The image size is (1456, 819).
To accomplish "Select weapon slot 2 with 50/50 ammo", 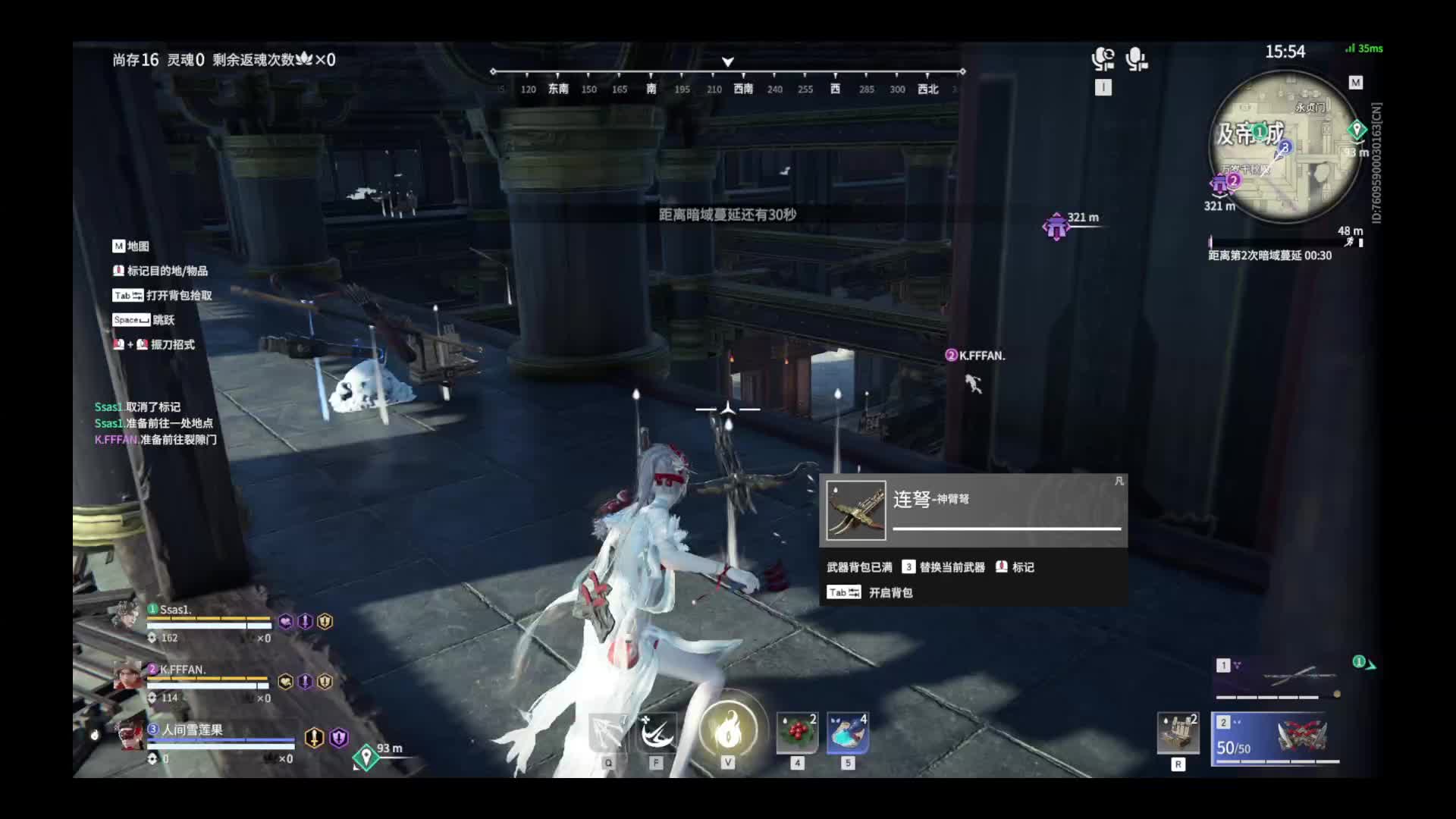I will pos(1275,738).
